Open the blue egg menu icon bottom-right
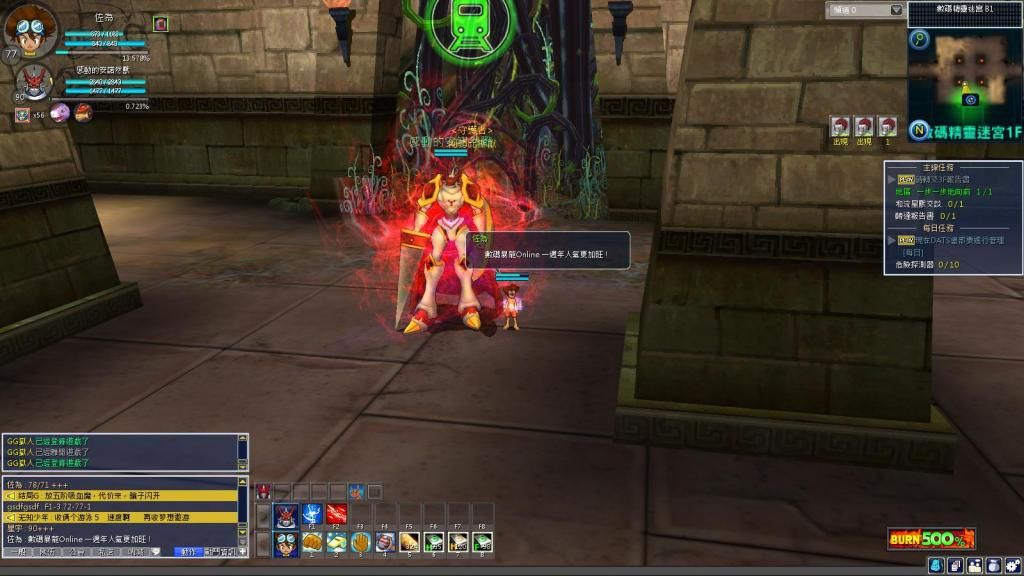Image resolution: width=1024 pixels, height=576 pixels. [934, 566]
